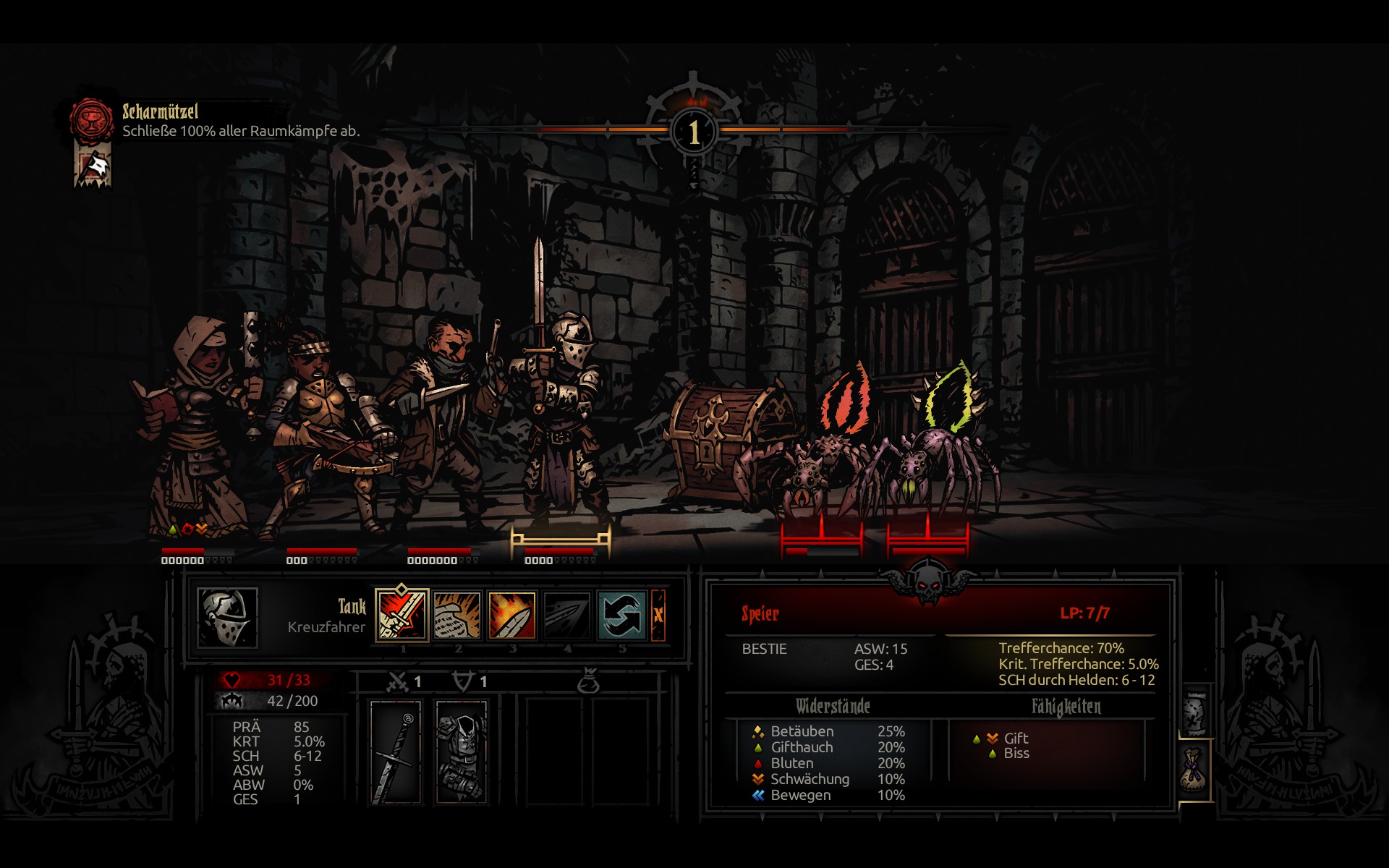
Task: Inspect the equipped armor slot
Action: coord(462,751)
